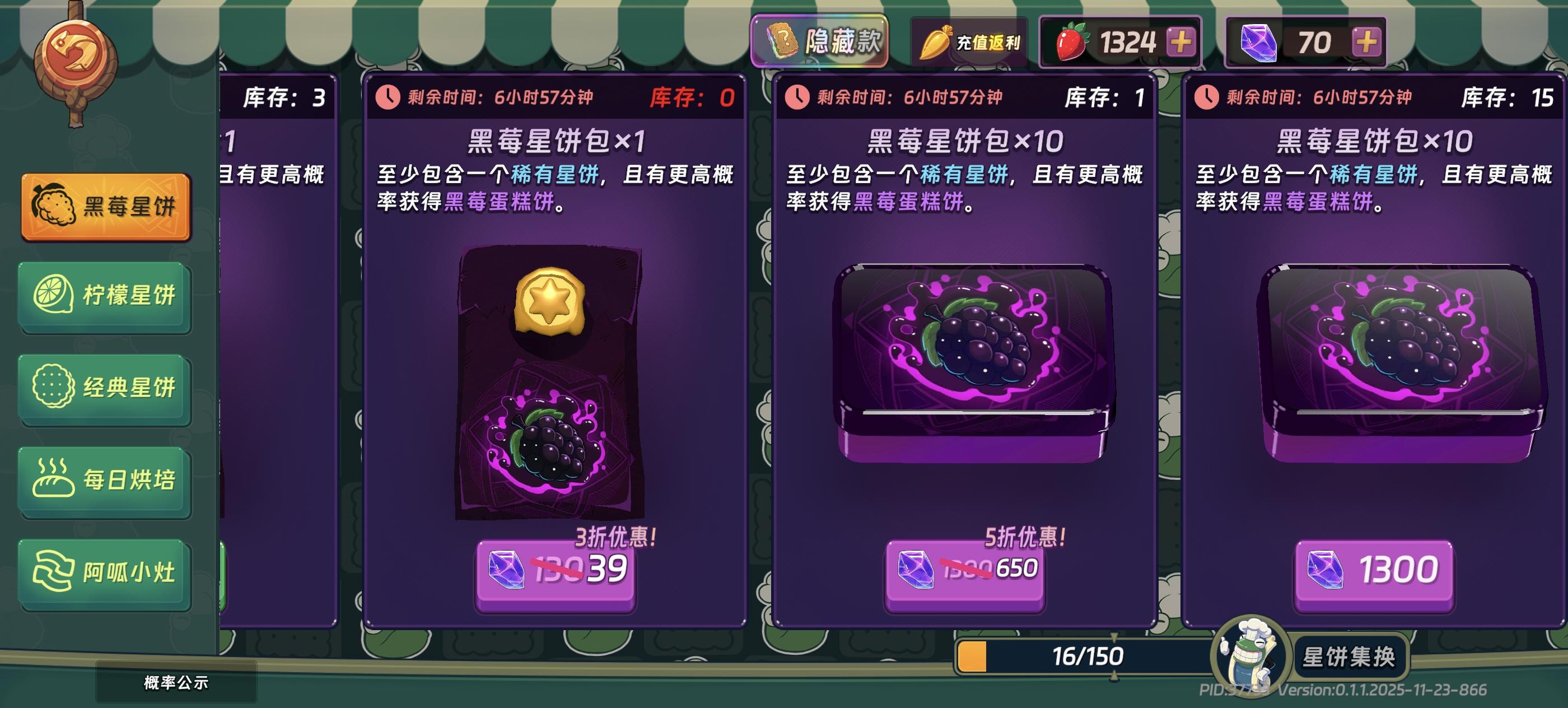The width and height of the screenshot is (1568, 708).
Task: Select the 经典星饼 cookie icon
Action: (x=57, y=388)
